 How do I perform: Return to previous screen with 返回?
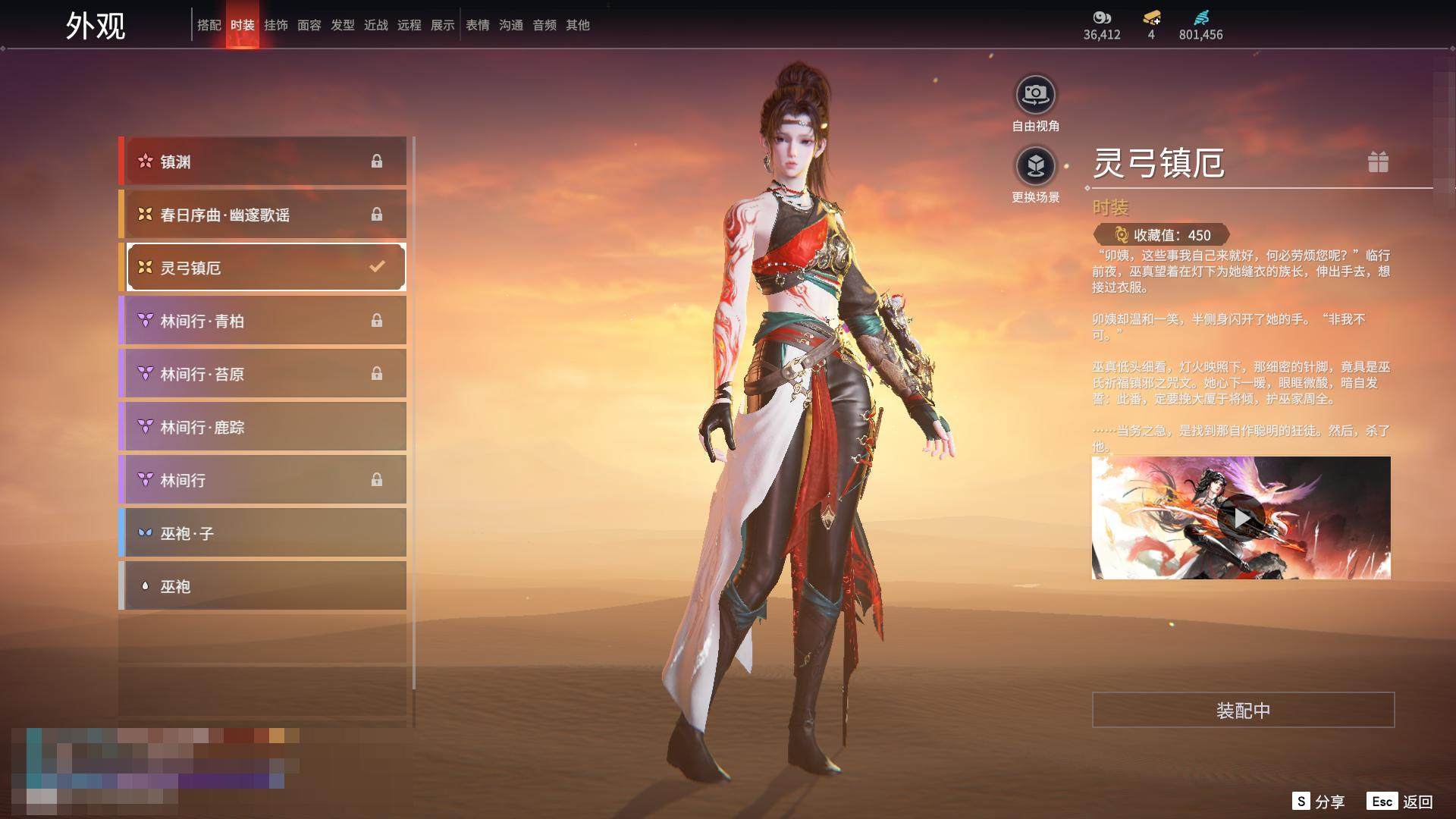point(1400,802)
